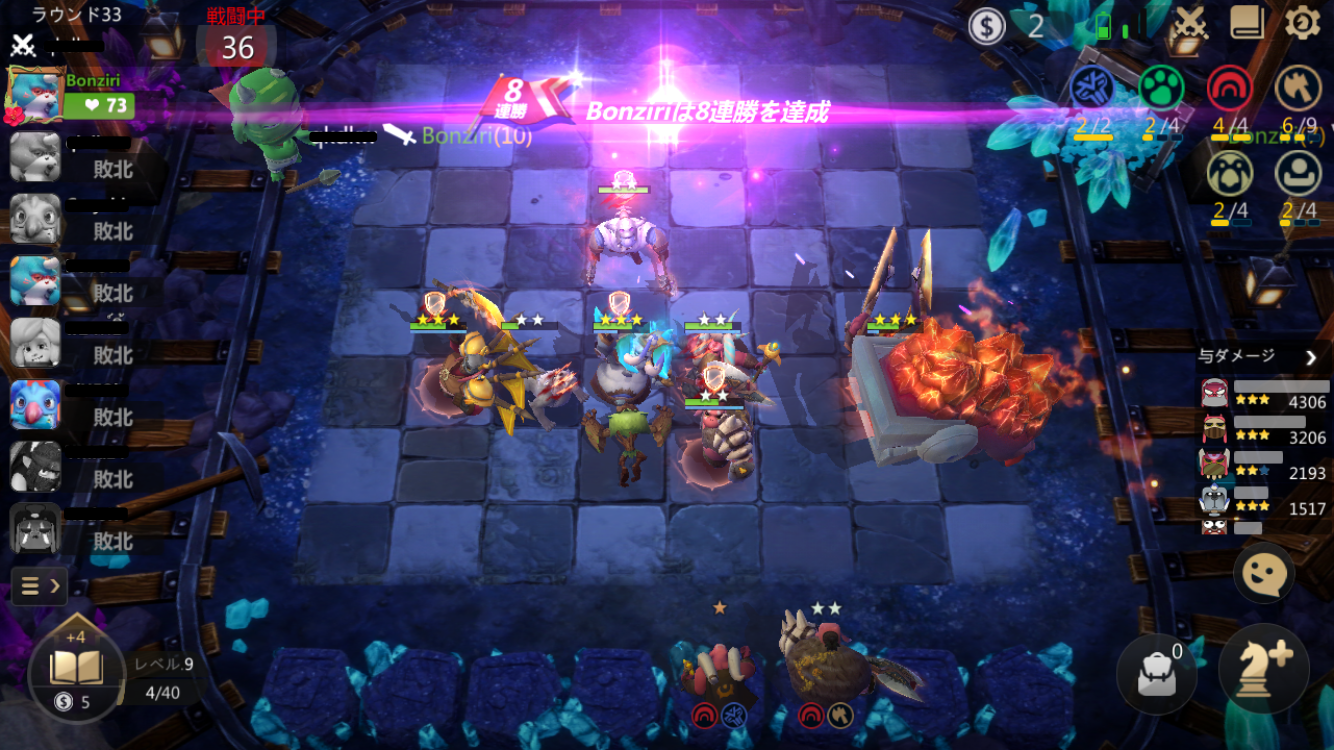The width and height of the screenshot is (1334, 750).
Task: Select the one-star piece on the bench
Action: (x=719, y=665)
